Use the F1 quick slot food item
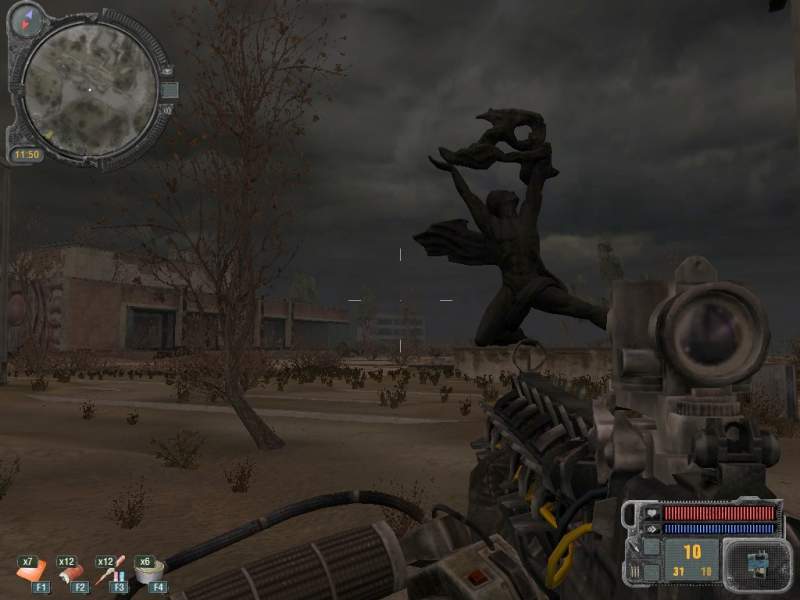800x600 pixels. coord(29,571)
